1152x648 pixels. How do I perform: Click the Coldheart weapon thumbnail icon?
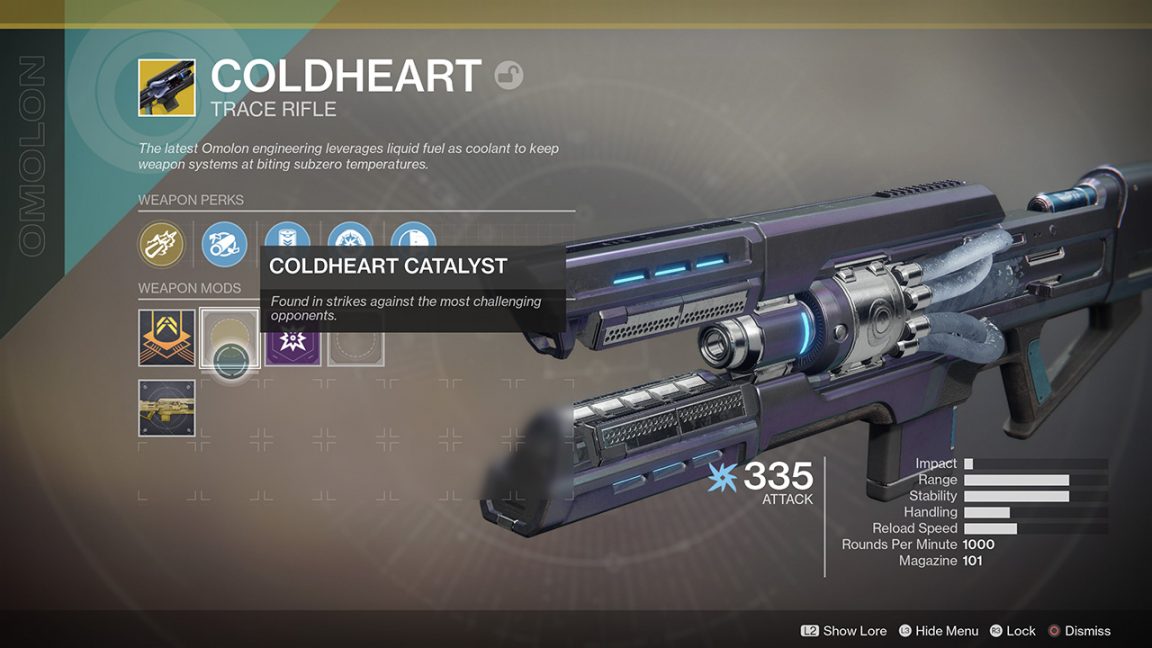pyautogui.click(x=167, y=88)
